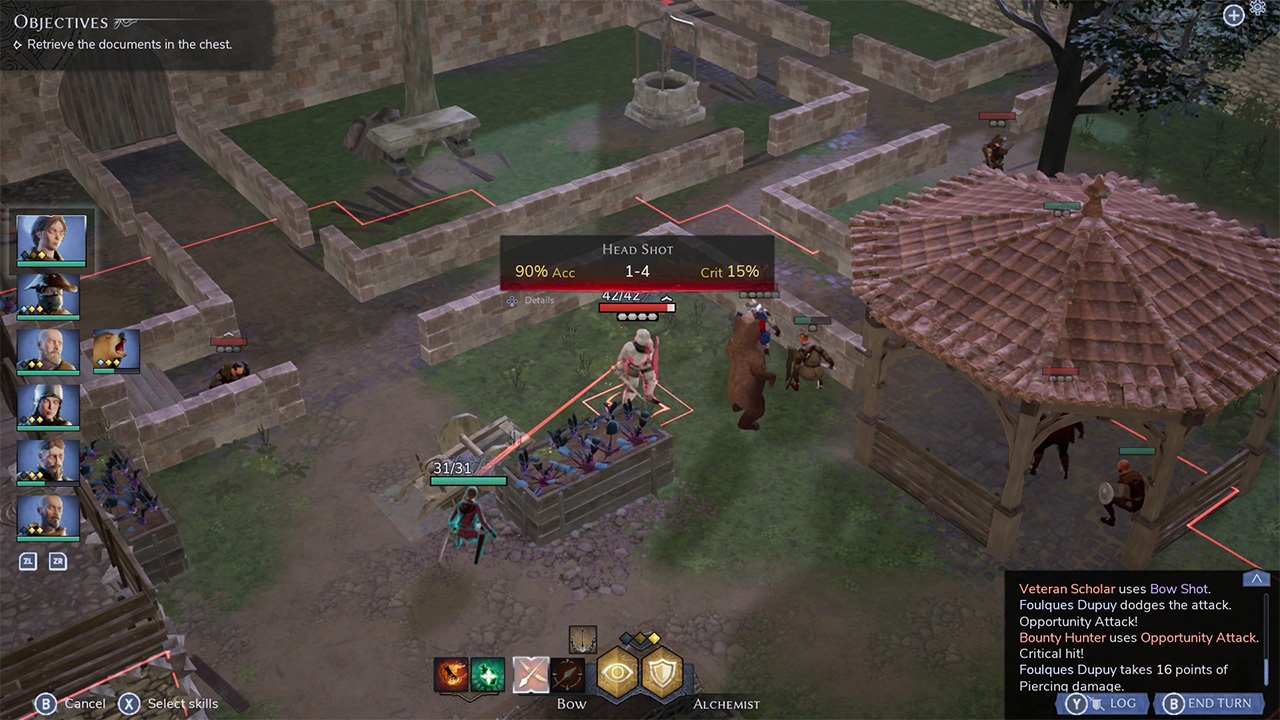Select the dark spear skill icon
Viewport: 1280px width, 720px height.
click(x=568, y=675)
